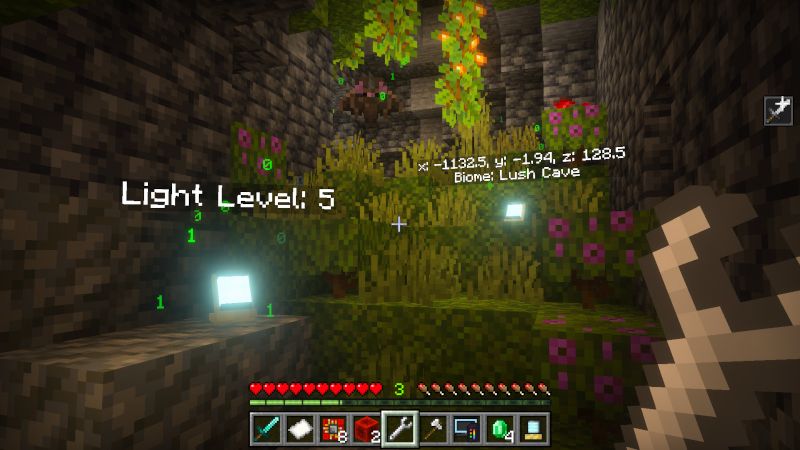The width and height of the screenshot is (800, 450).
Task: Select the blue cable tool slot
Action: 467,429
